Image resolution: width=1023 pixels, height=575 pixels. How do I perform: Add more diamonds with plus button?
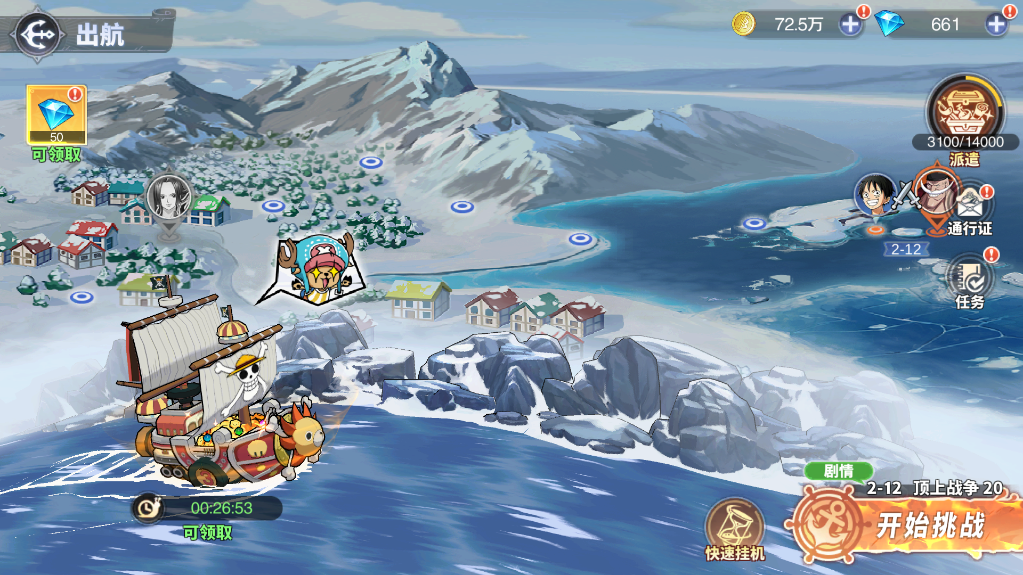coord(996,25)
